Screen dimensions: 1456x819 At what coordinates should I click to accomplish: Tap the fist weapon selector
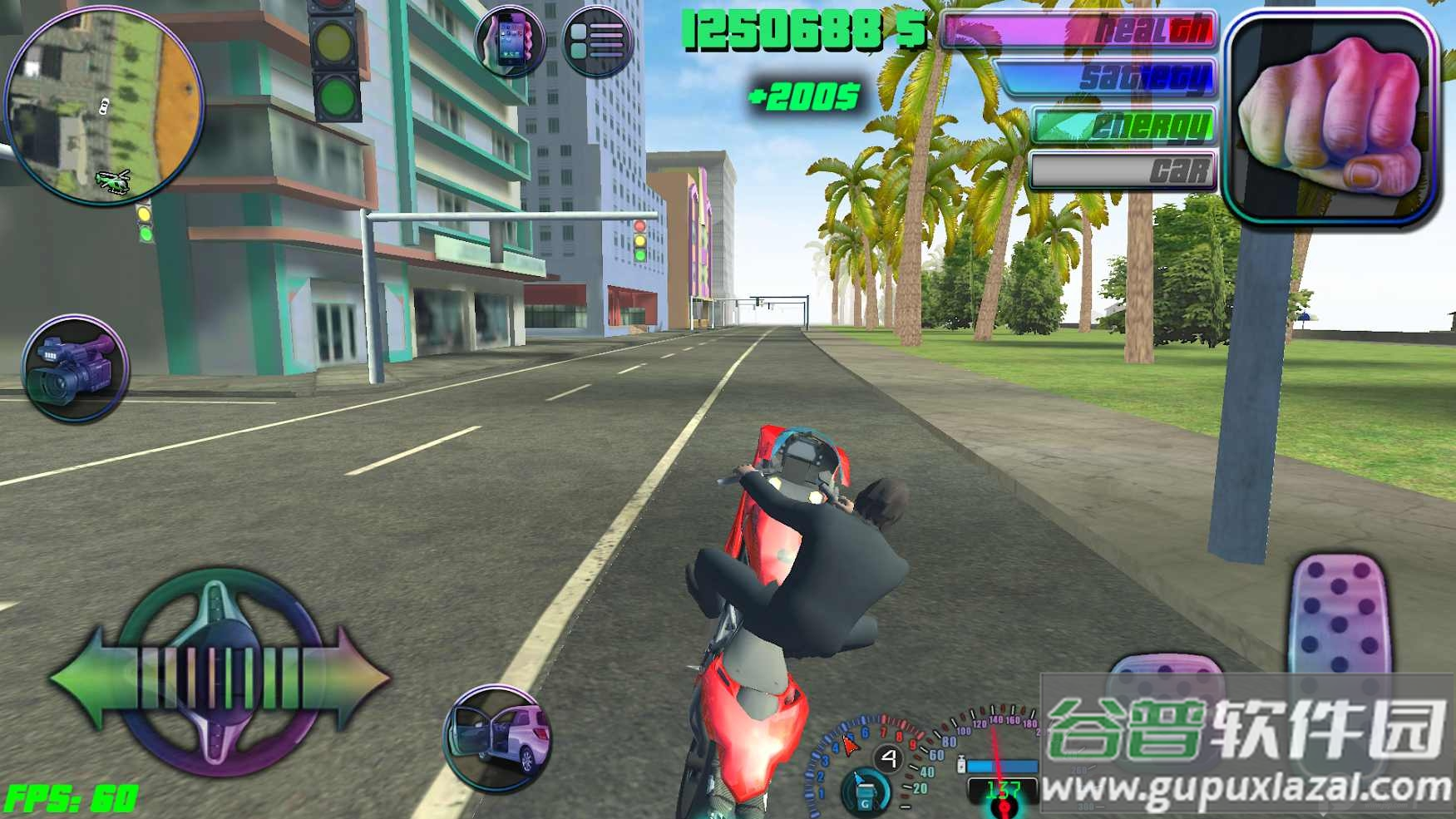tap(1331, 119)
